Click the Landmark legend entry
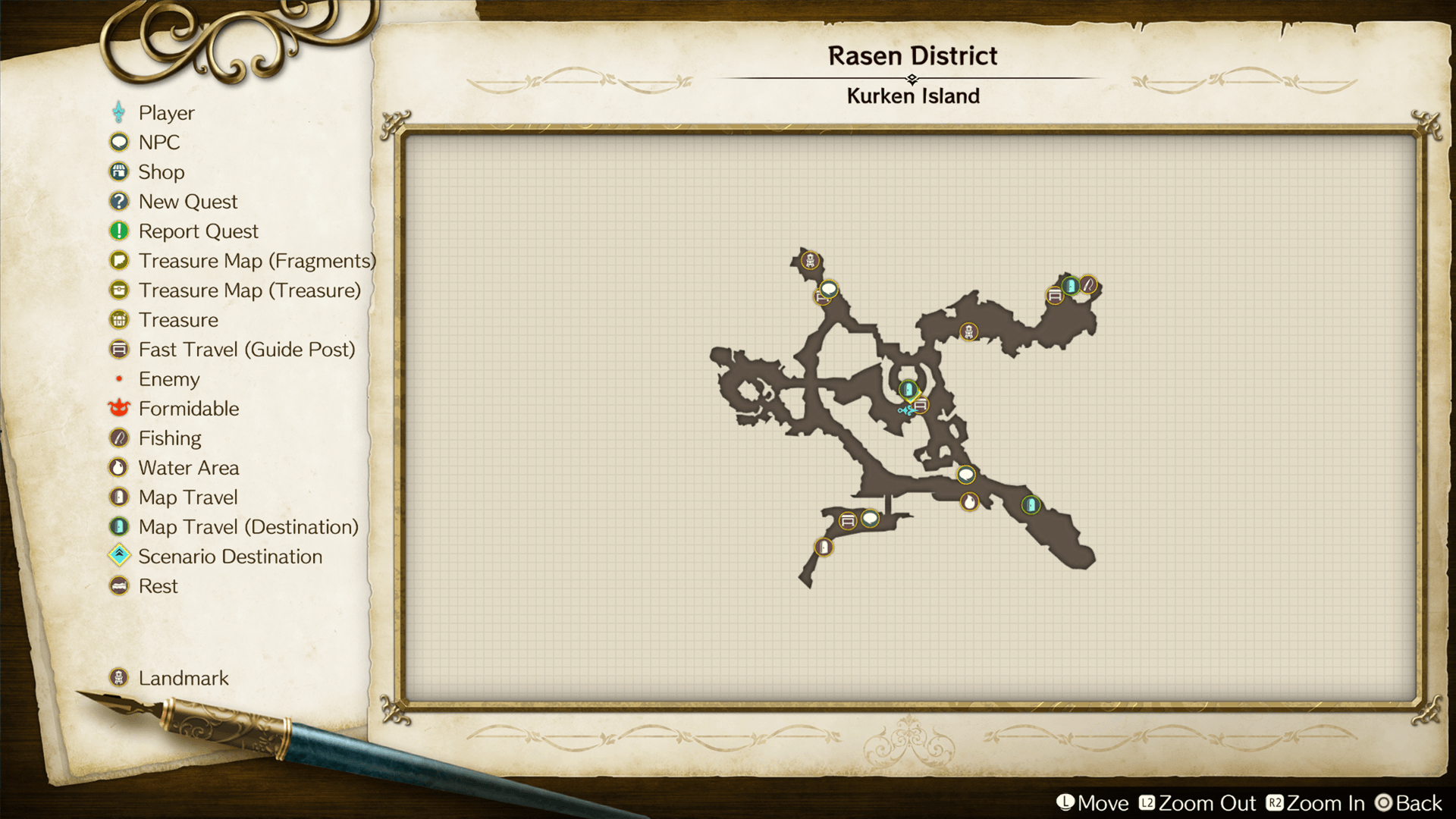The image size is (1456, 819). 183,678
